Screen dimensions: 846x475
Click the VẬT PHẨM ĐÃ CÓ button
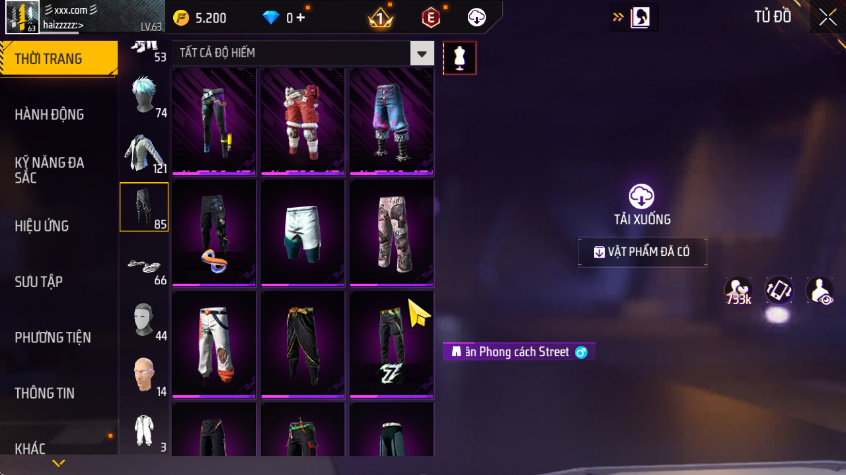coord(642,252)
